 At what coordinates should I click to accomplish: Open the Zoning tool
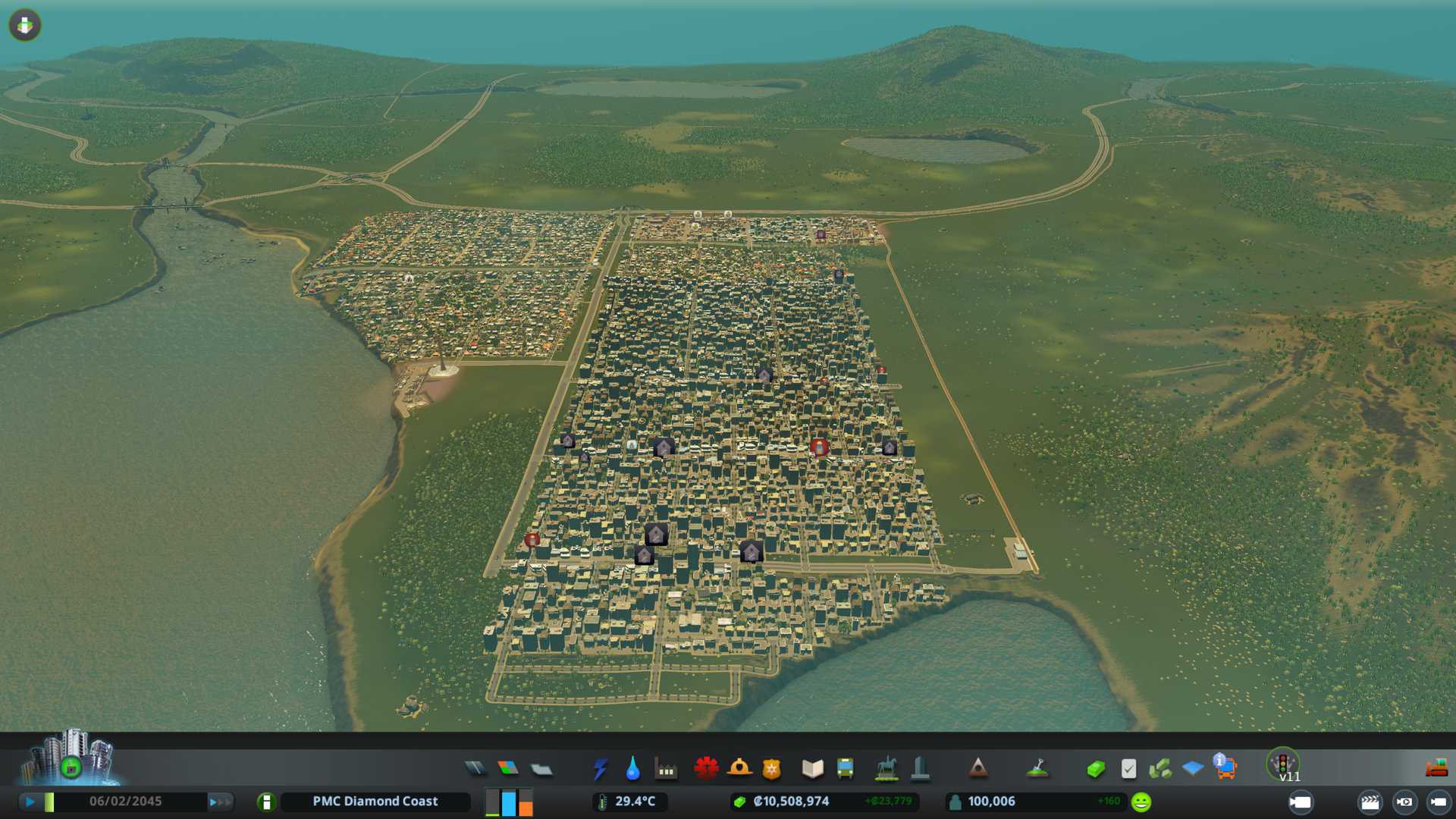click(508, 769)
